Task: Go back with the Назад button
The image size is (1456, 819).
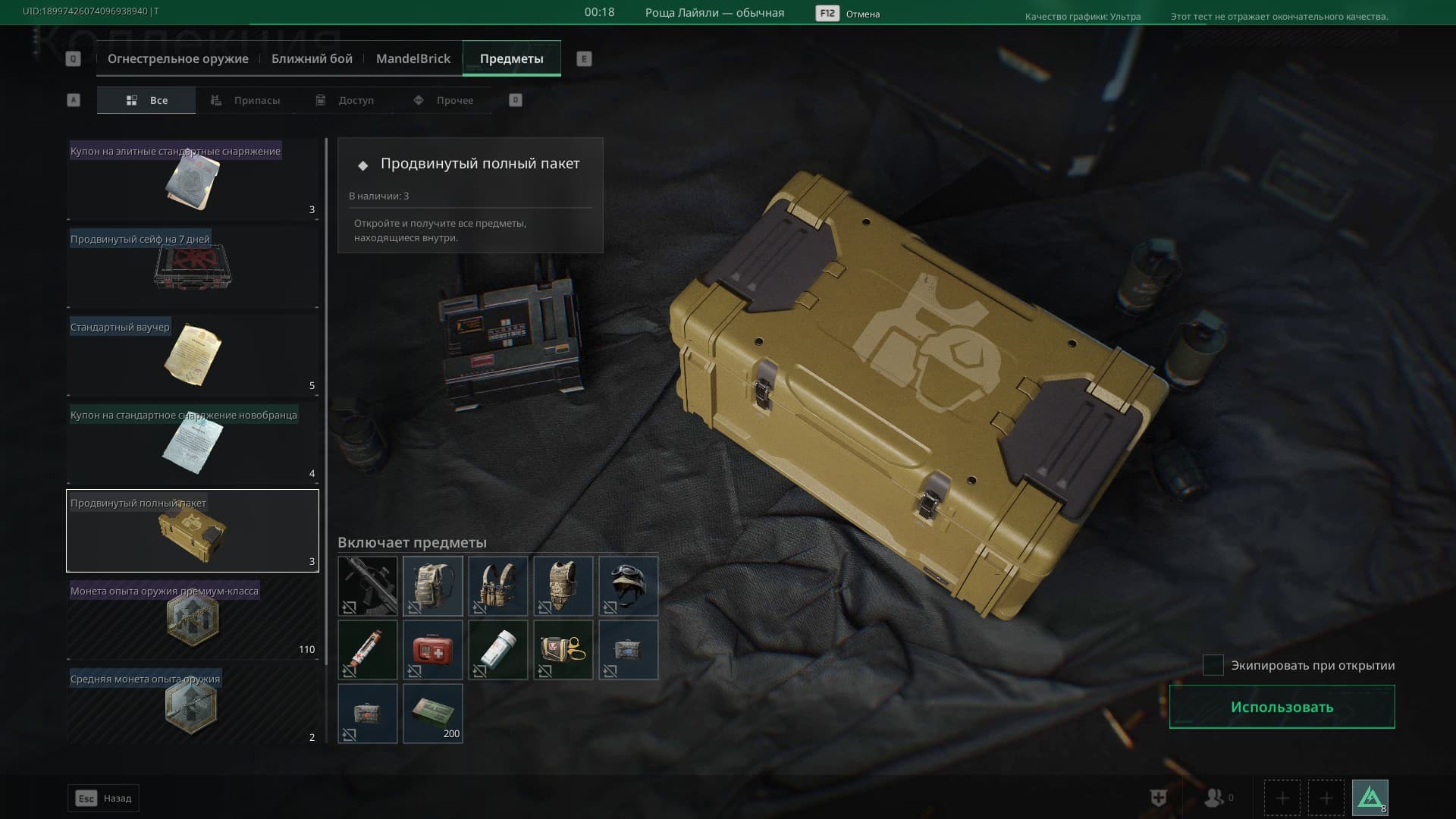Action: (x=104, y=798)
